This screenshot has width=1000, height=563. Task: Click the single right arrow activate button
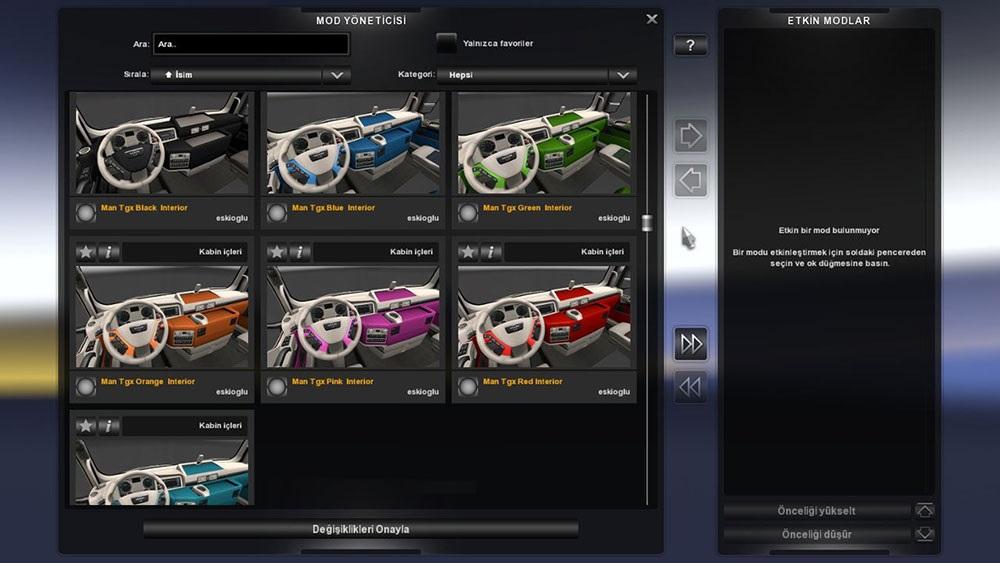point(690,135)
